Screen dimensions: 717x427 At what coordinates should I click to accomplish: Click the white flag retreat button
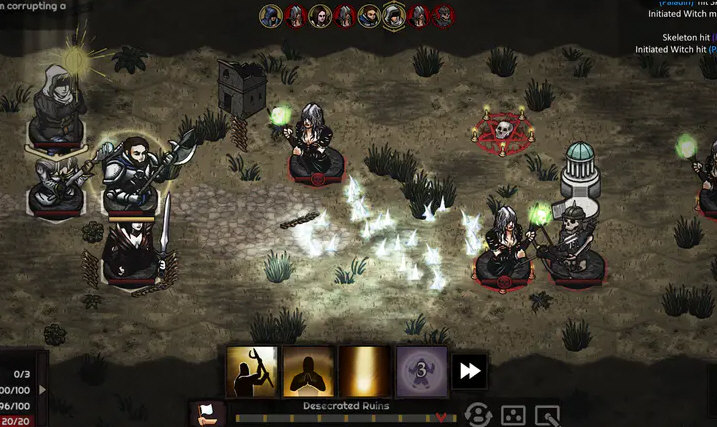point(207,413)
